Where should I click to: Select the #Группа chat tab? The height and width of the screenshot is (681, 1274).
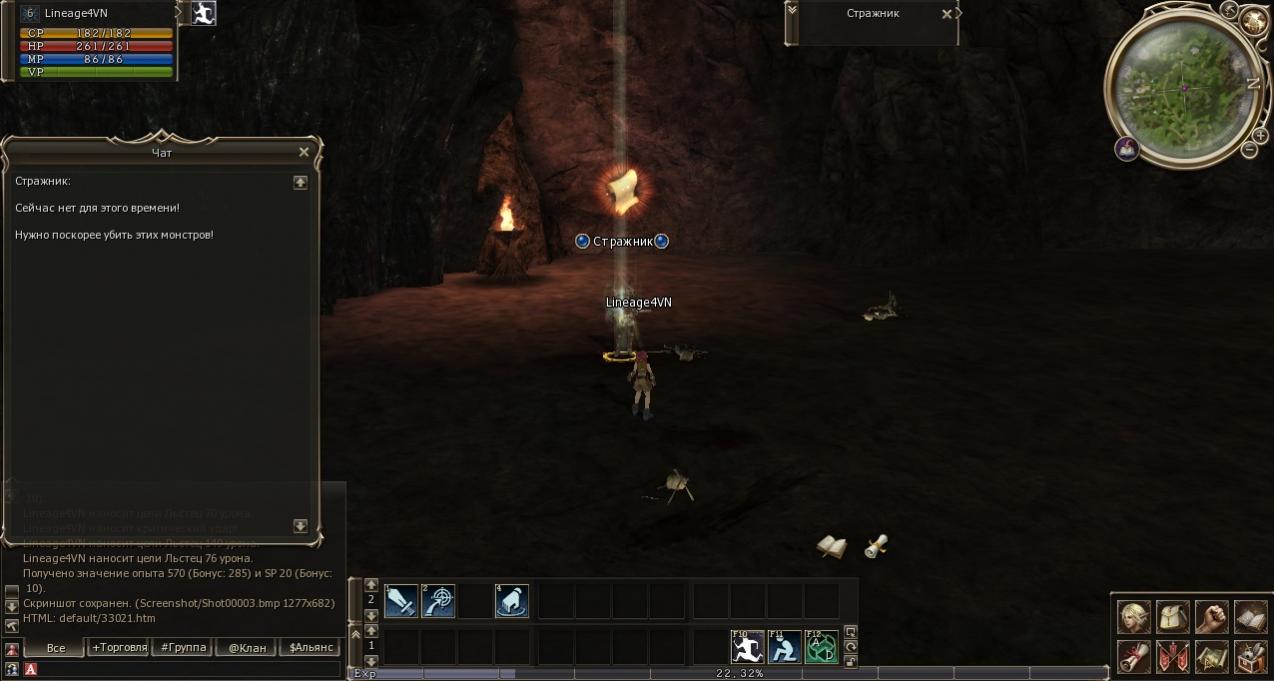point(183,648)
